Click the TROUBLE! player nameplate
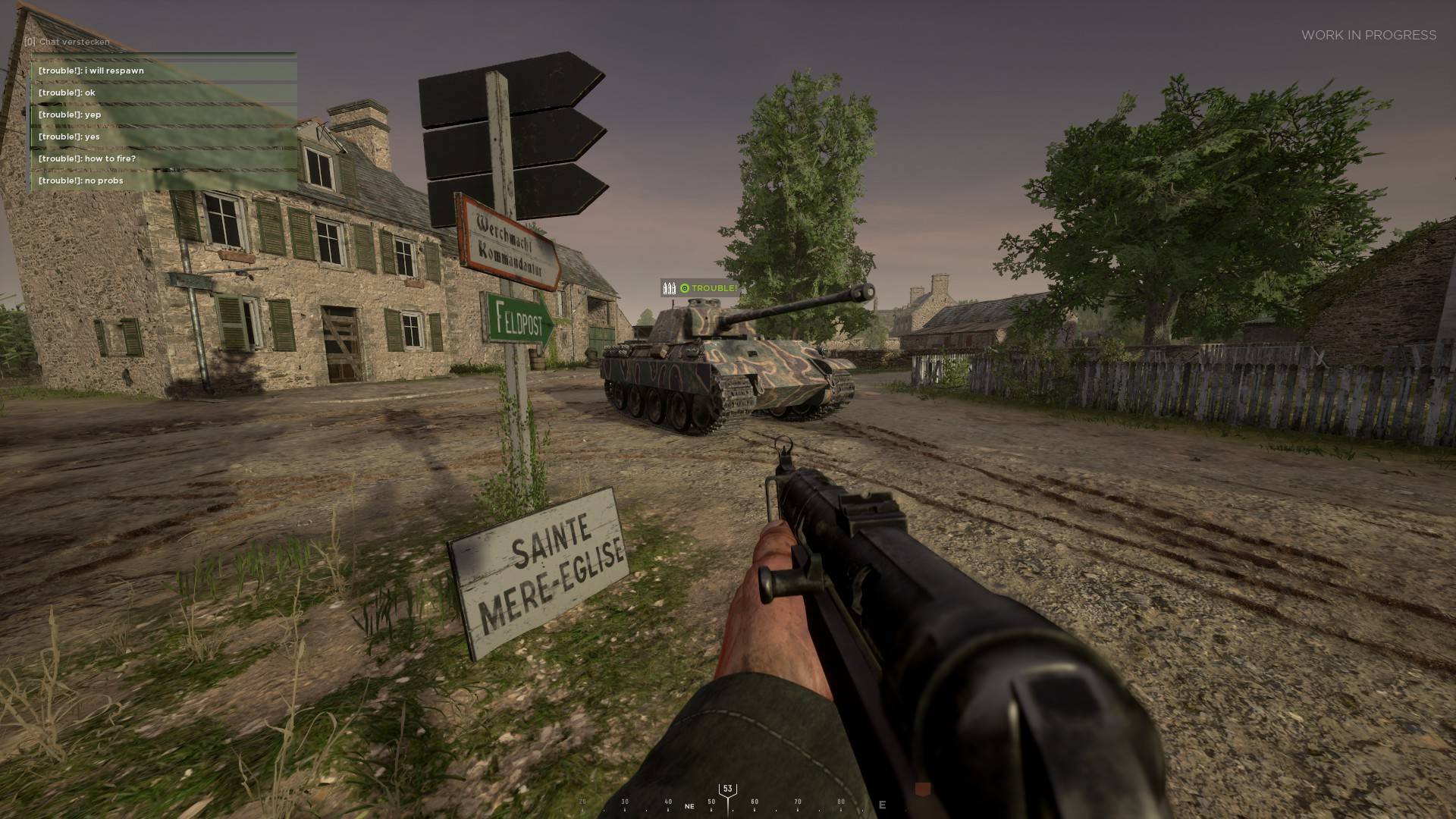This screenshot has width=1456, height=819. [700, 288]
